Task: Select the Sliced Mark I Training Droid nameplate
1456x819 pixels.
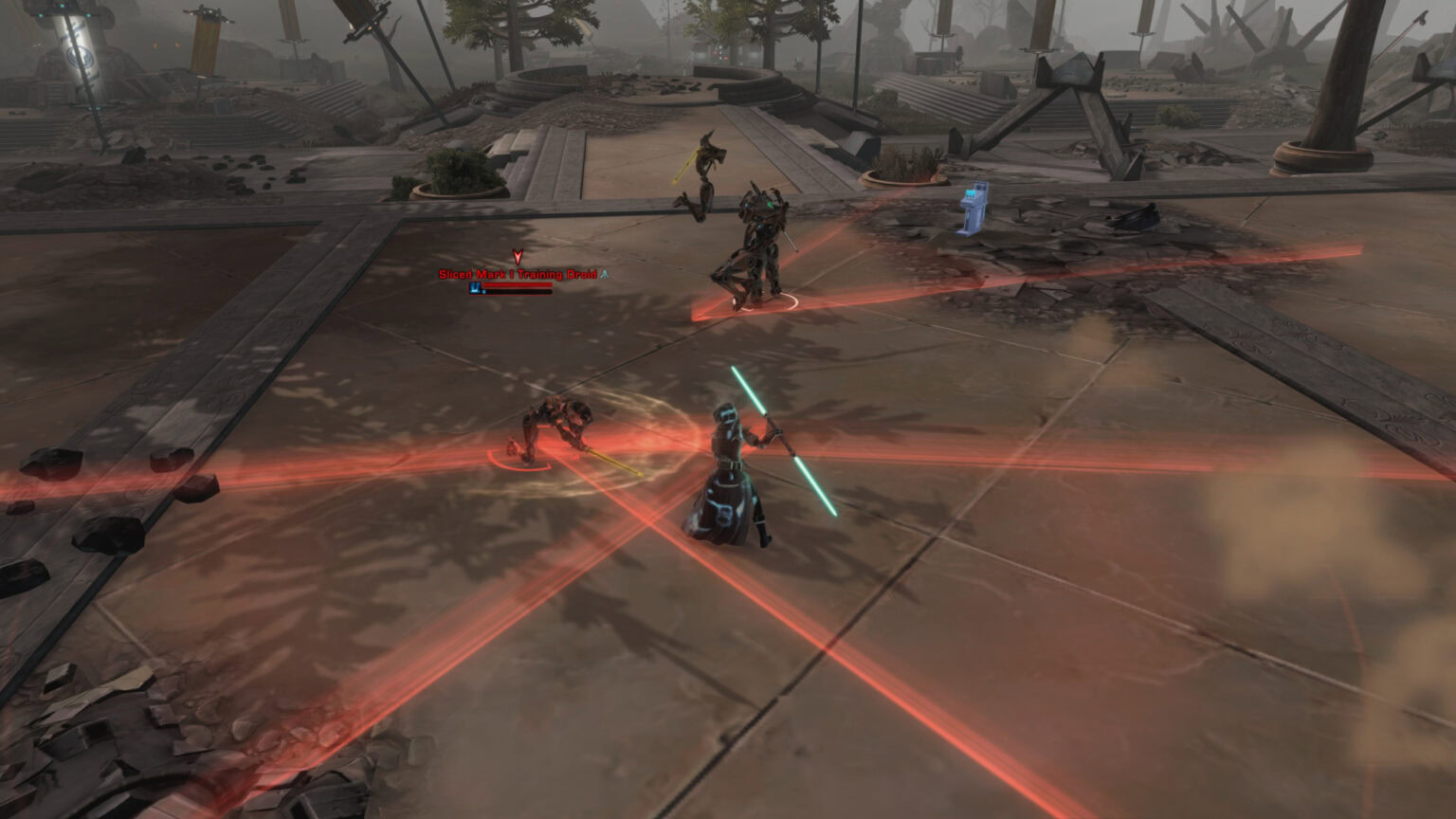Action: 518,275
